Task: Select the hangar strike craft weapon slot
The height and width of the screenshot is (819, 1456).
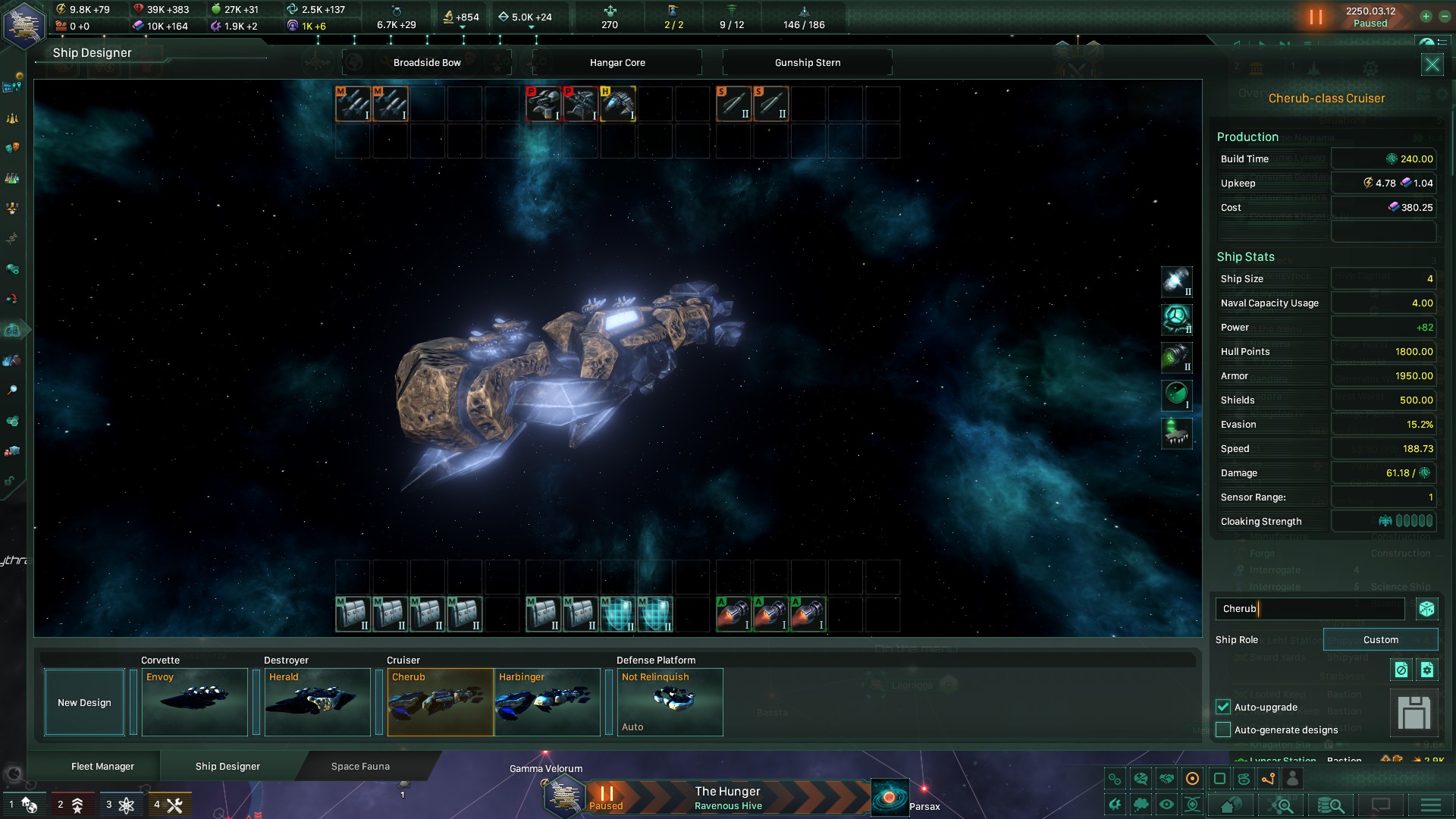Action: click(x=618, y=103)
